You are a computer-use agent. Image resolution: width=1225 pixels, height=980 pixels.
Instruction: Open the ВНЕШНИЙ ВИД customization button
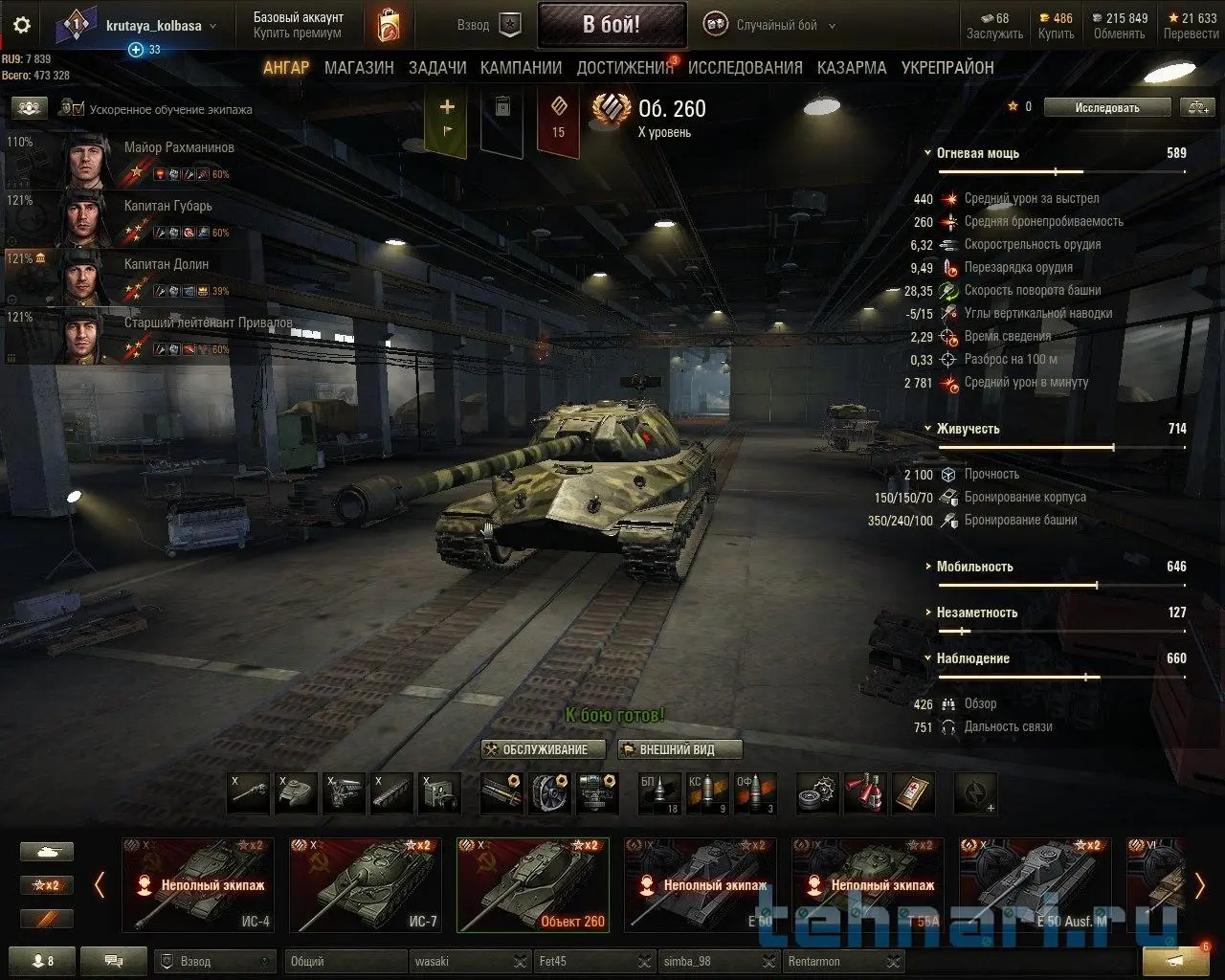click(679, 749)
